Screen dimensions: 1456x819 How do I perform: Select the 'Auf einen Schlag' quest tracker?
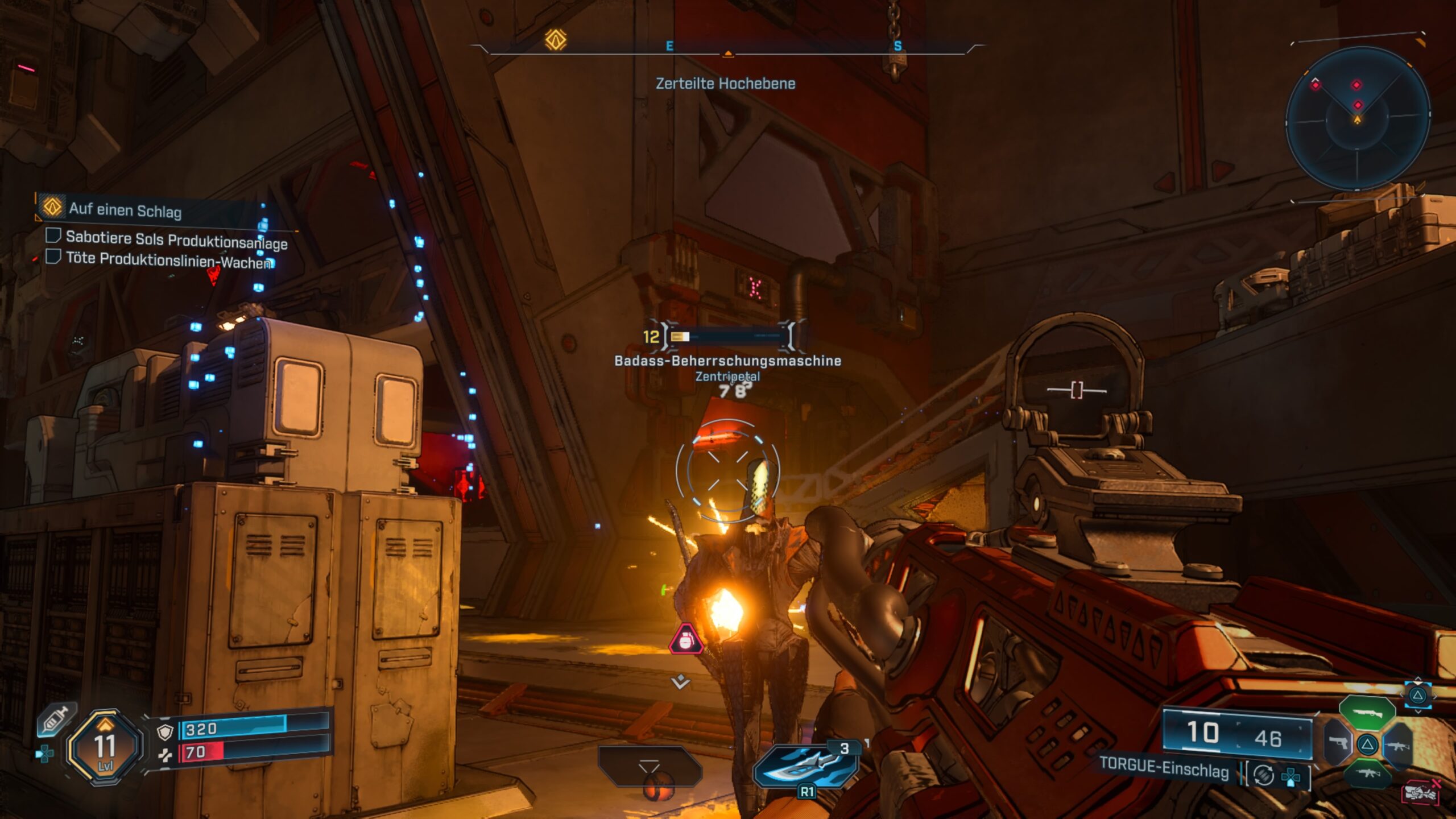pyautogui.click(x=125, y=210)
